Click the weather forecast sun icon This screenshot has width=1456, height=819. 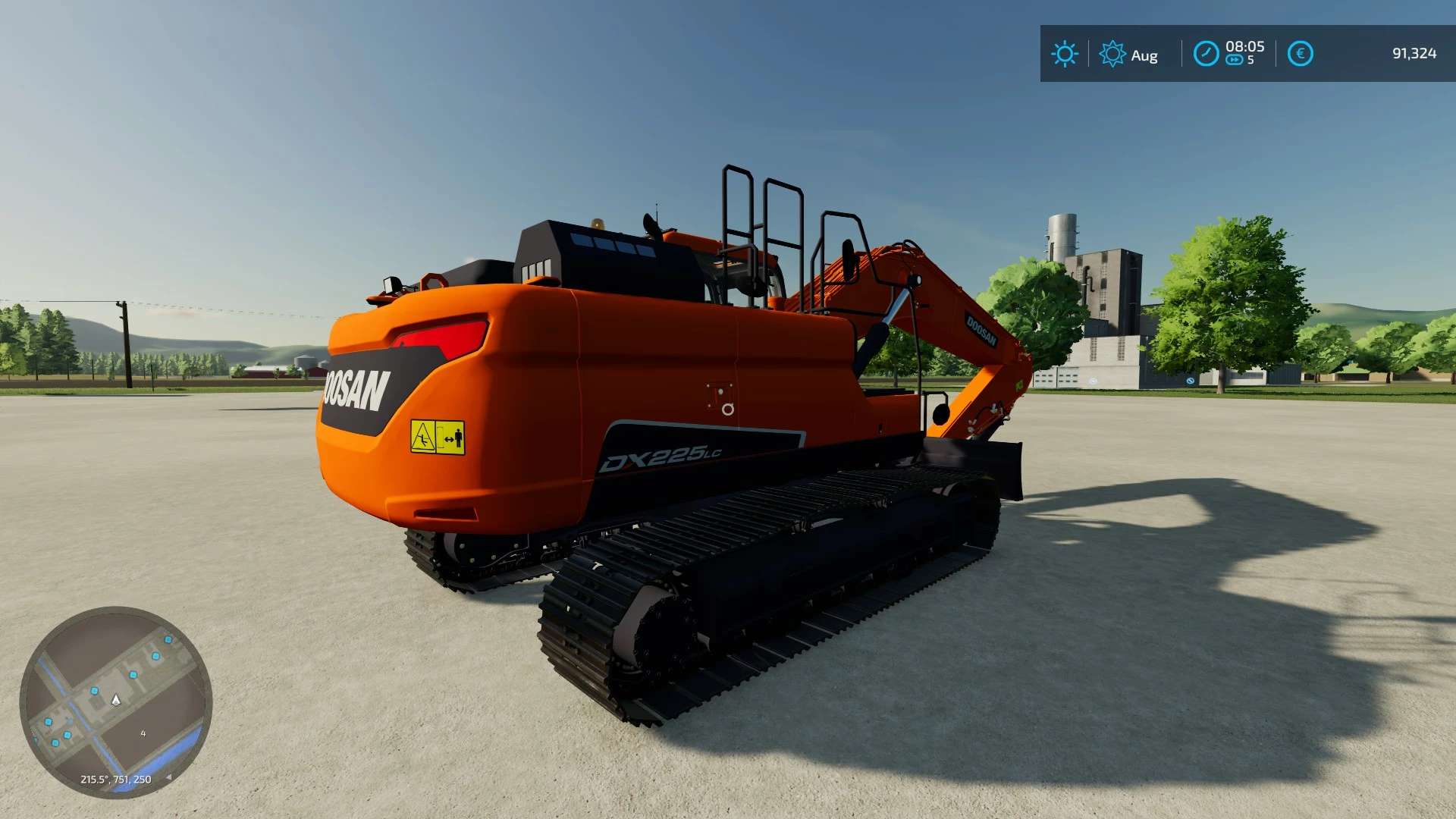tap(1112, 54)
